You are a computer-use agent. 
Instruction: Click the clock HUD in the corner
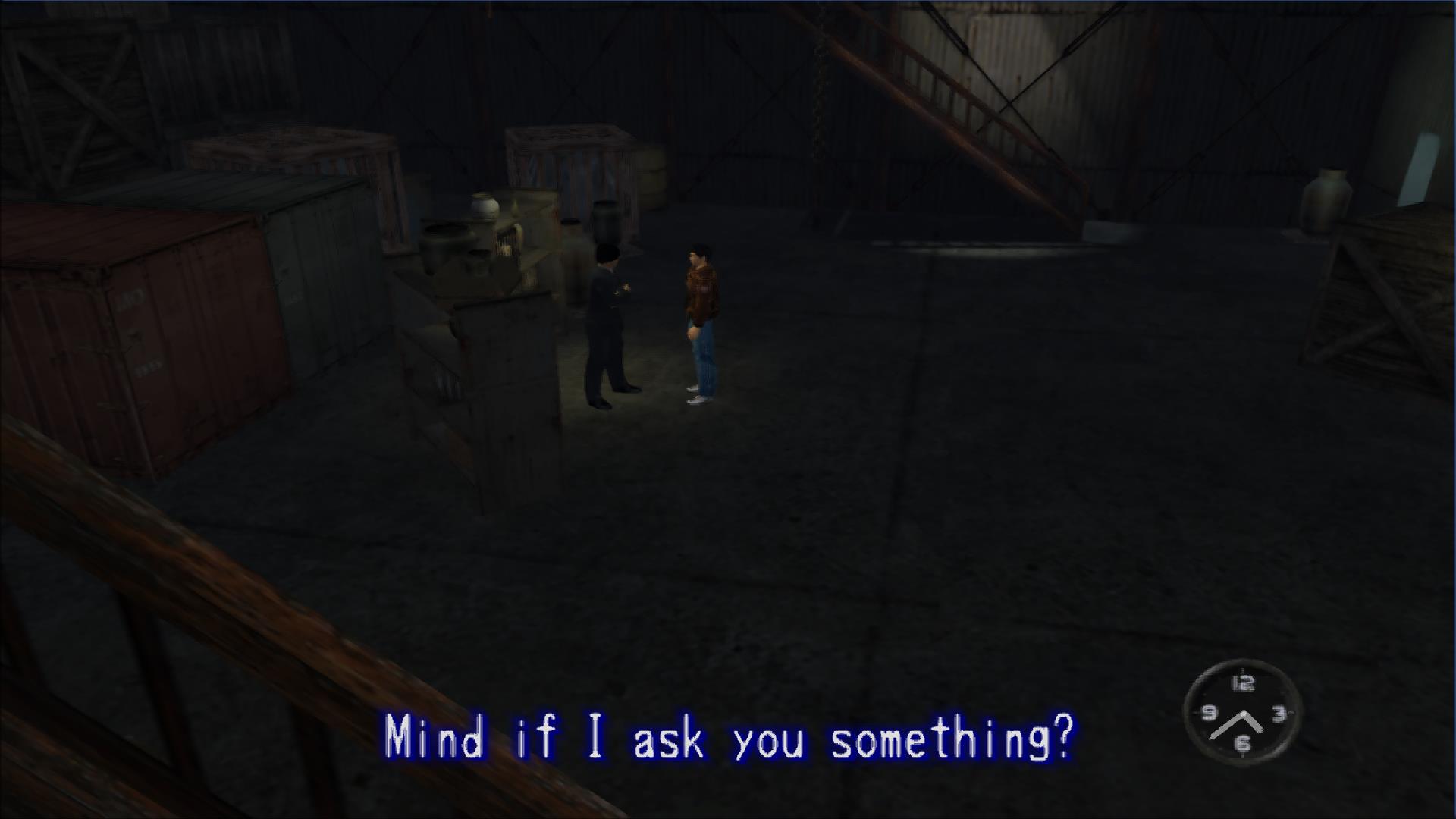1244,711
